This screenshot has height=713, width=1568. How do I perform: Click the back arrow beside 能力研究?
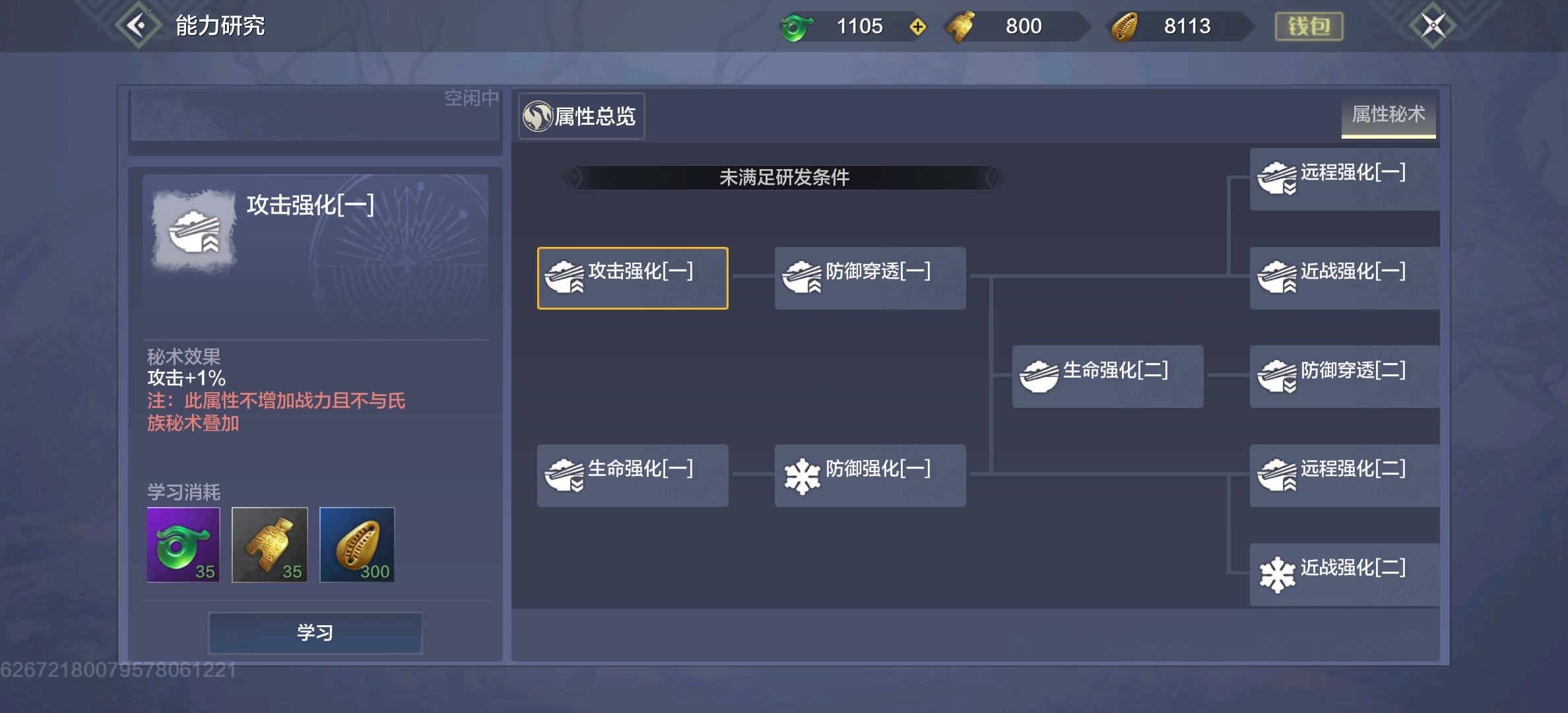point(137,24)
